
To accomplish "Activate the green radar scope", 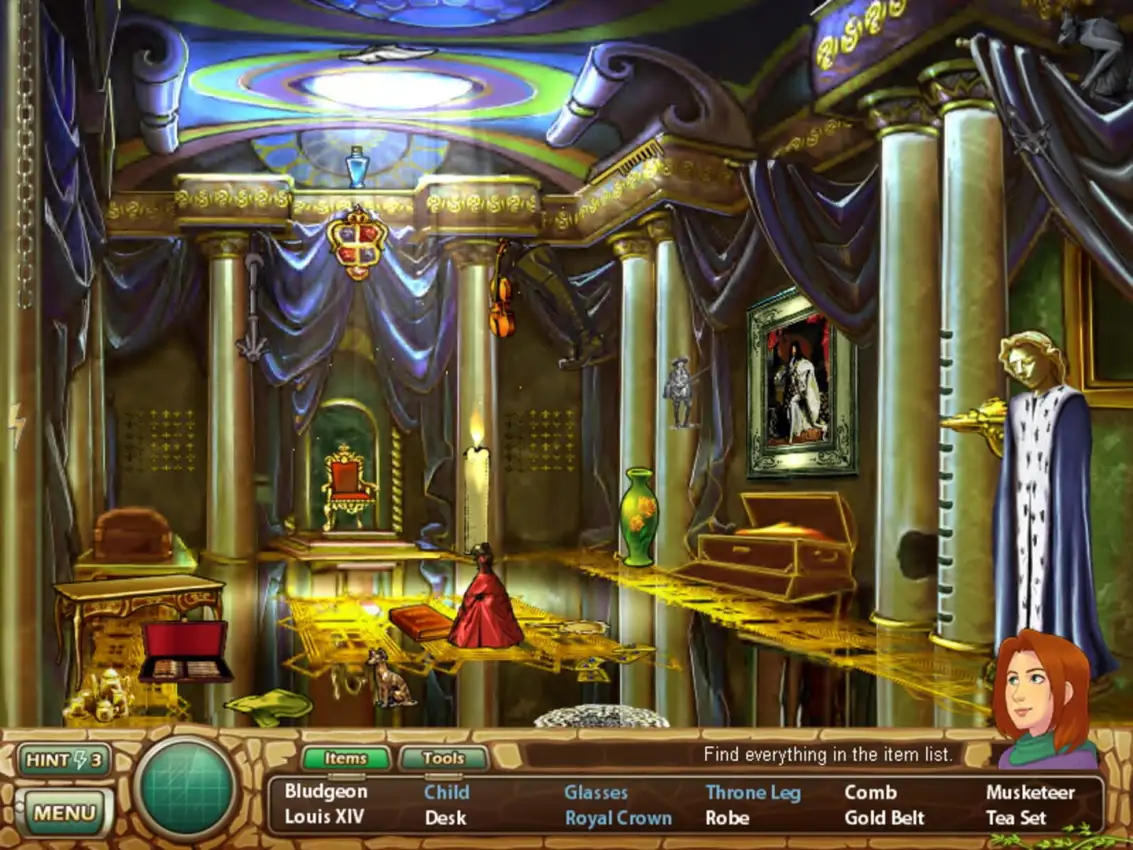I will (x=186, y=787).
